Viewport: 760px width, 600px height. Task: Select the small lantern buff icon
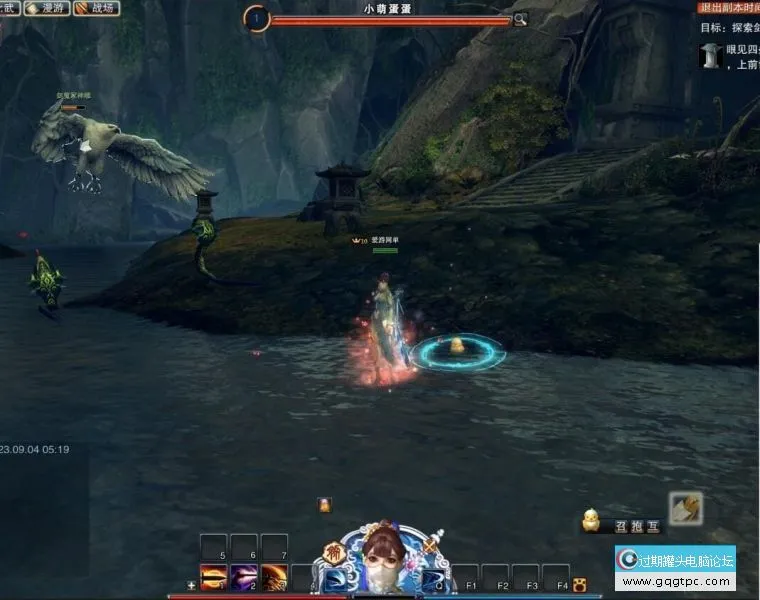(x=324, y=505)
